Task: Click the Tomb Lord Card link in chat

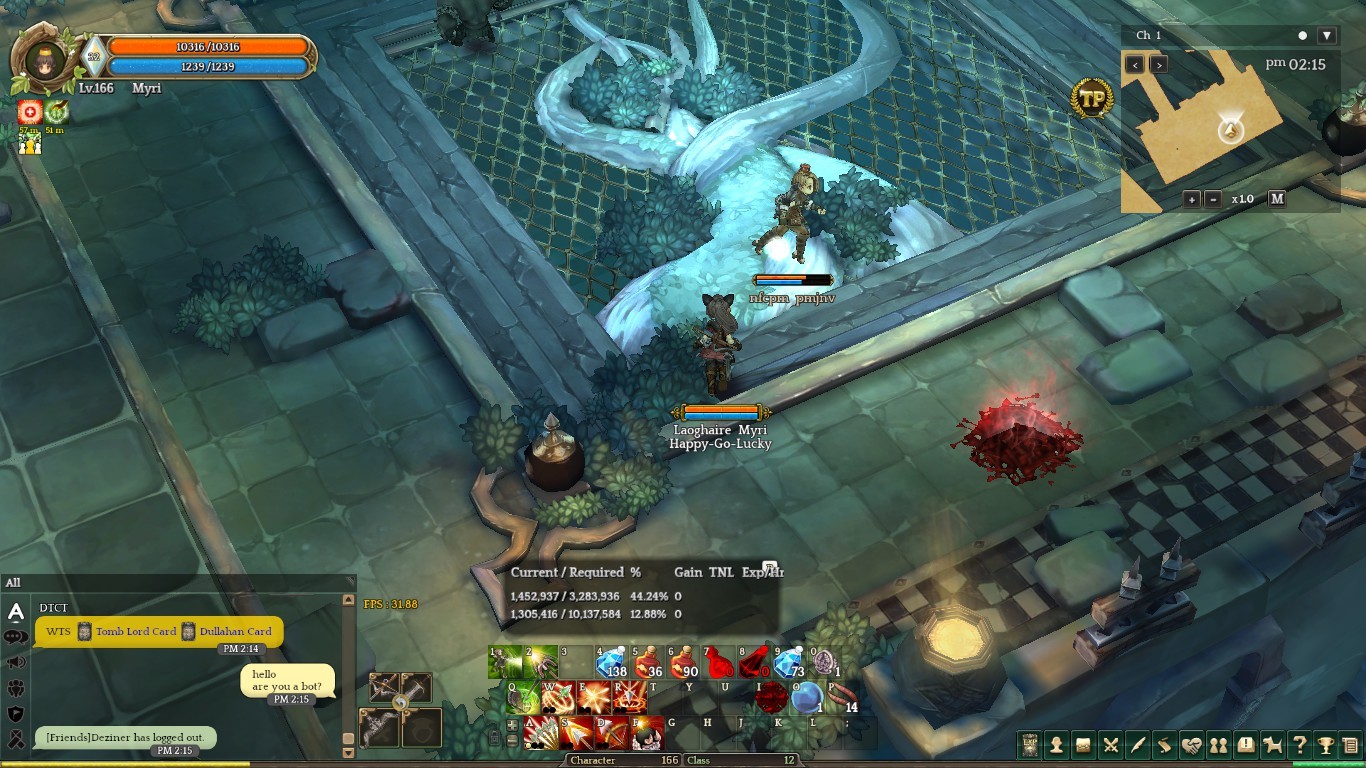Action: (135, 631)
